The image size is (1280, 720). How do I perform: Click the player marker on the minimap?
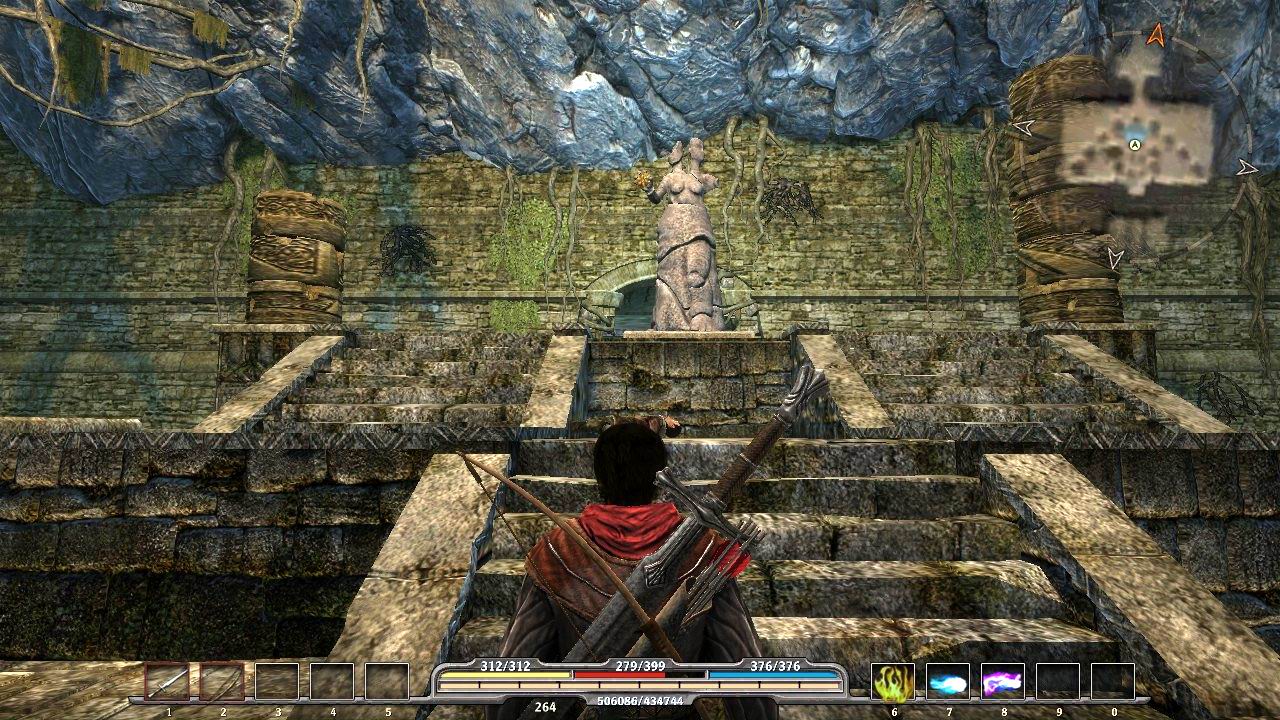point(1134,144)
